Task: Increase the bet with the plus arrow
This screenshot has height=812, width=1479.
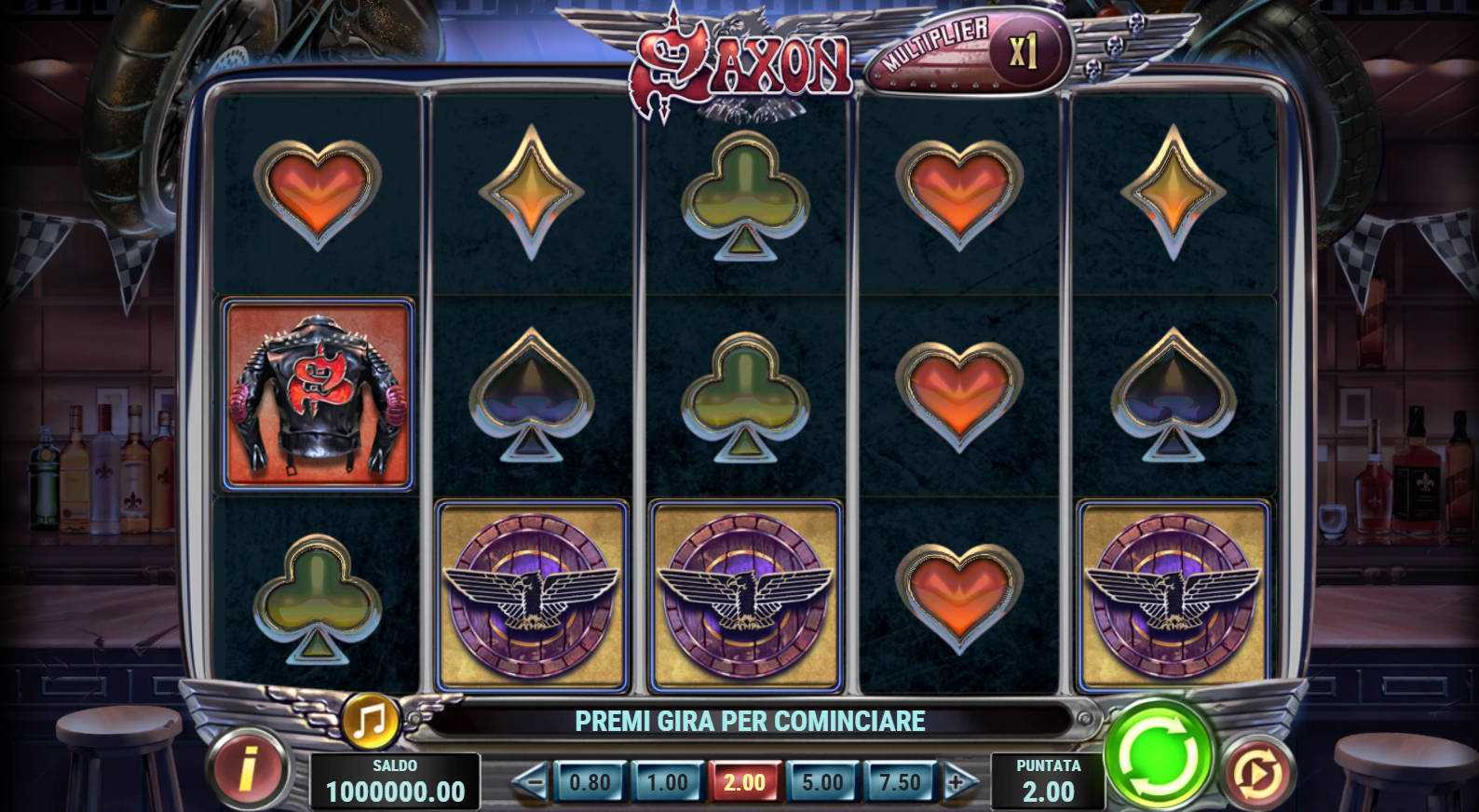Action: click(x=958, y=782)
